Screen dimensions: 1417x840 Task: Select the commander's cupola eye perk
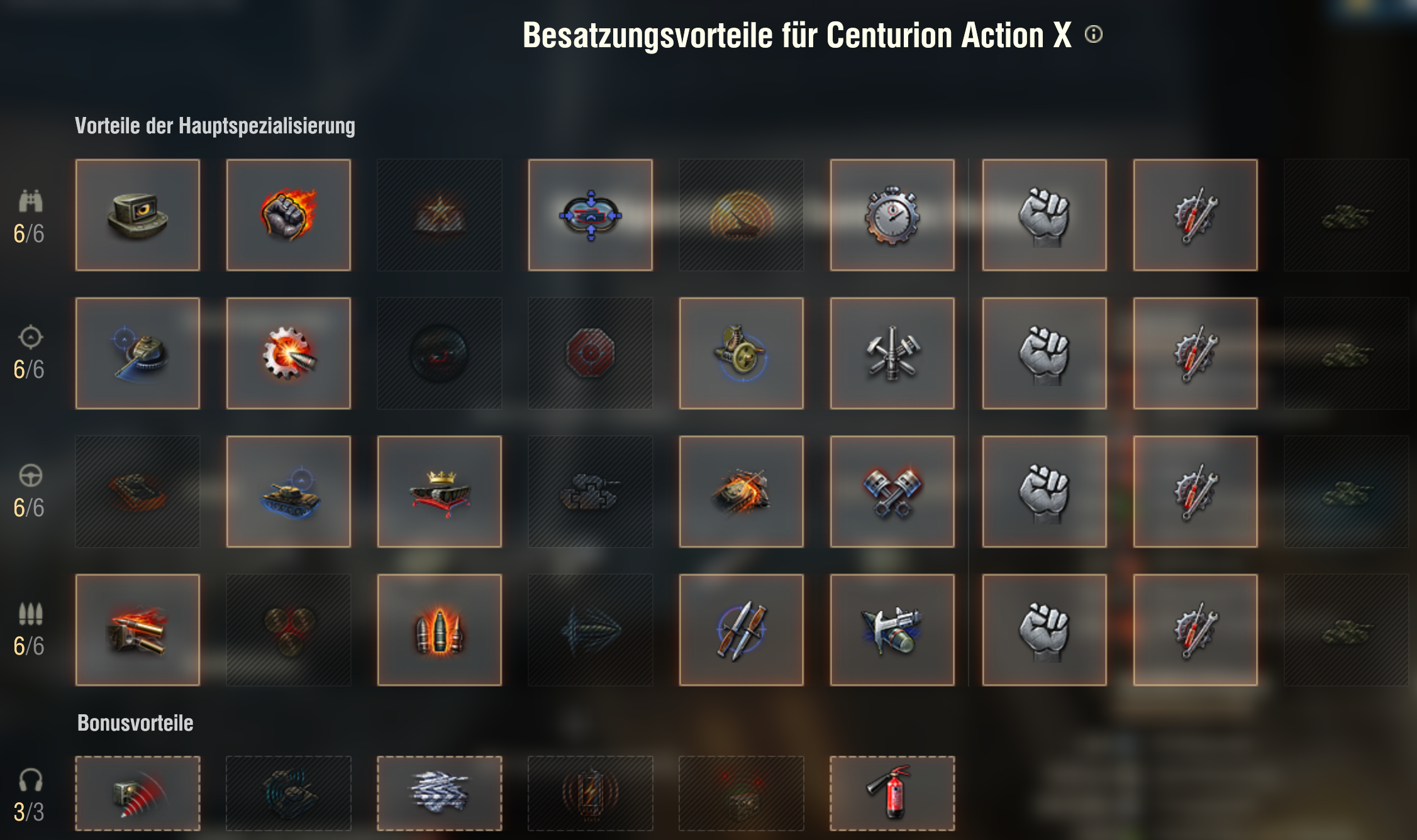[138, 215]
